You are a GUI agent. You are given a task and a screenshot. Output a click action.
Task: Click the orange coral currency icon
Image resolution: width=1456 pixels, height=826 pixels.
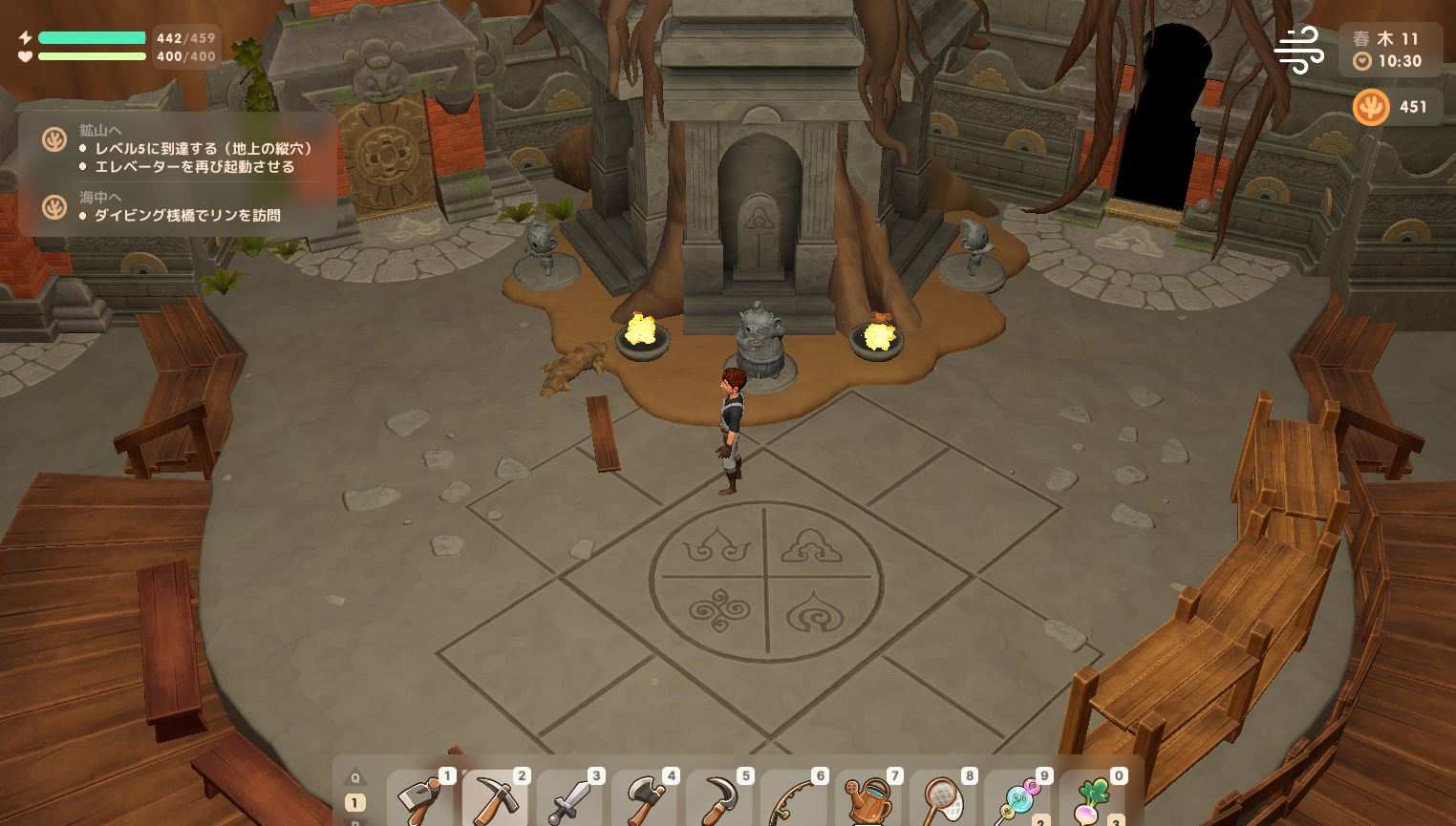point(1371,107)
